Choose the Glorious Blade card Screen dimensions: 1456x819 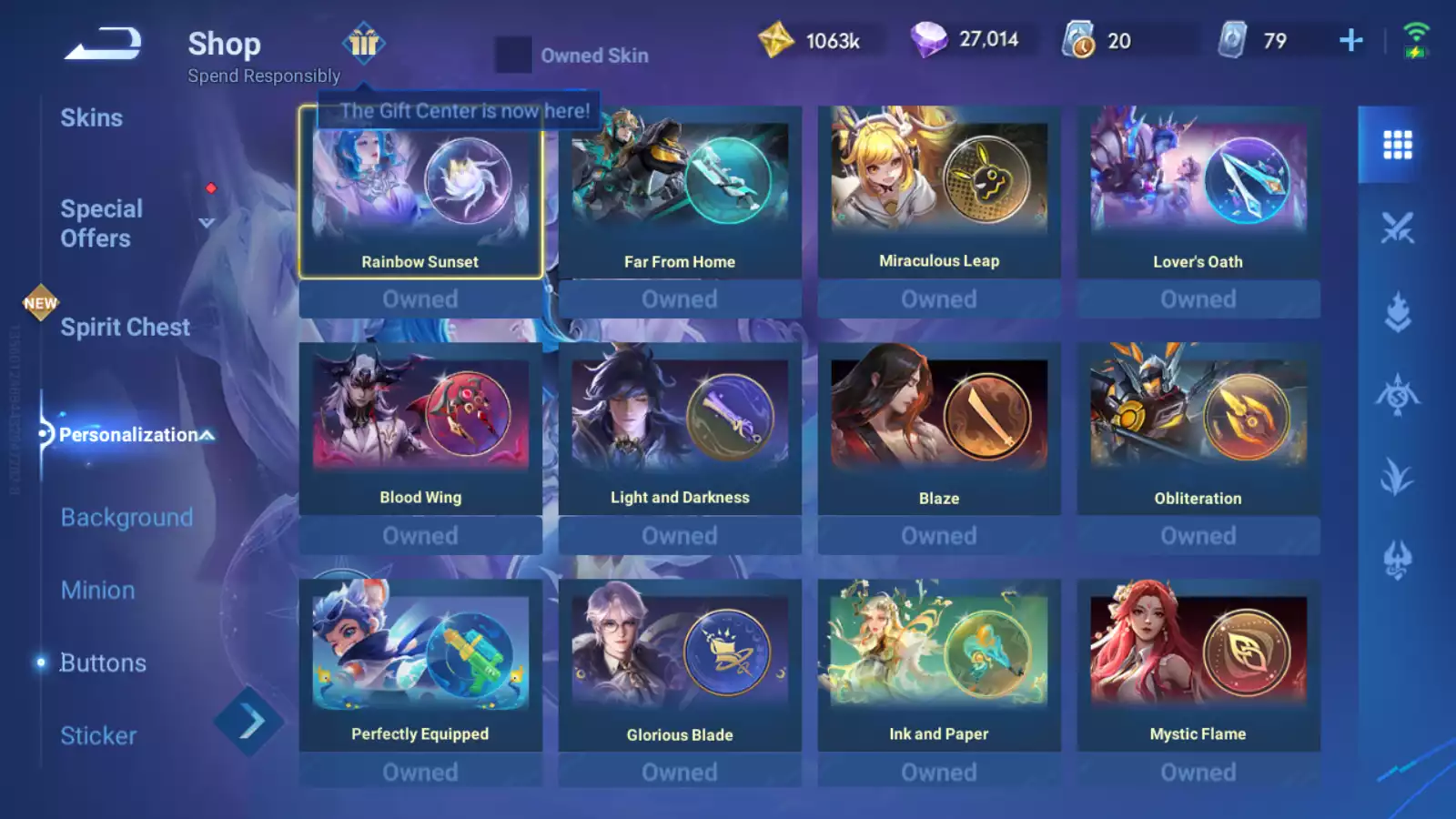tap(680, 665)
